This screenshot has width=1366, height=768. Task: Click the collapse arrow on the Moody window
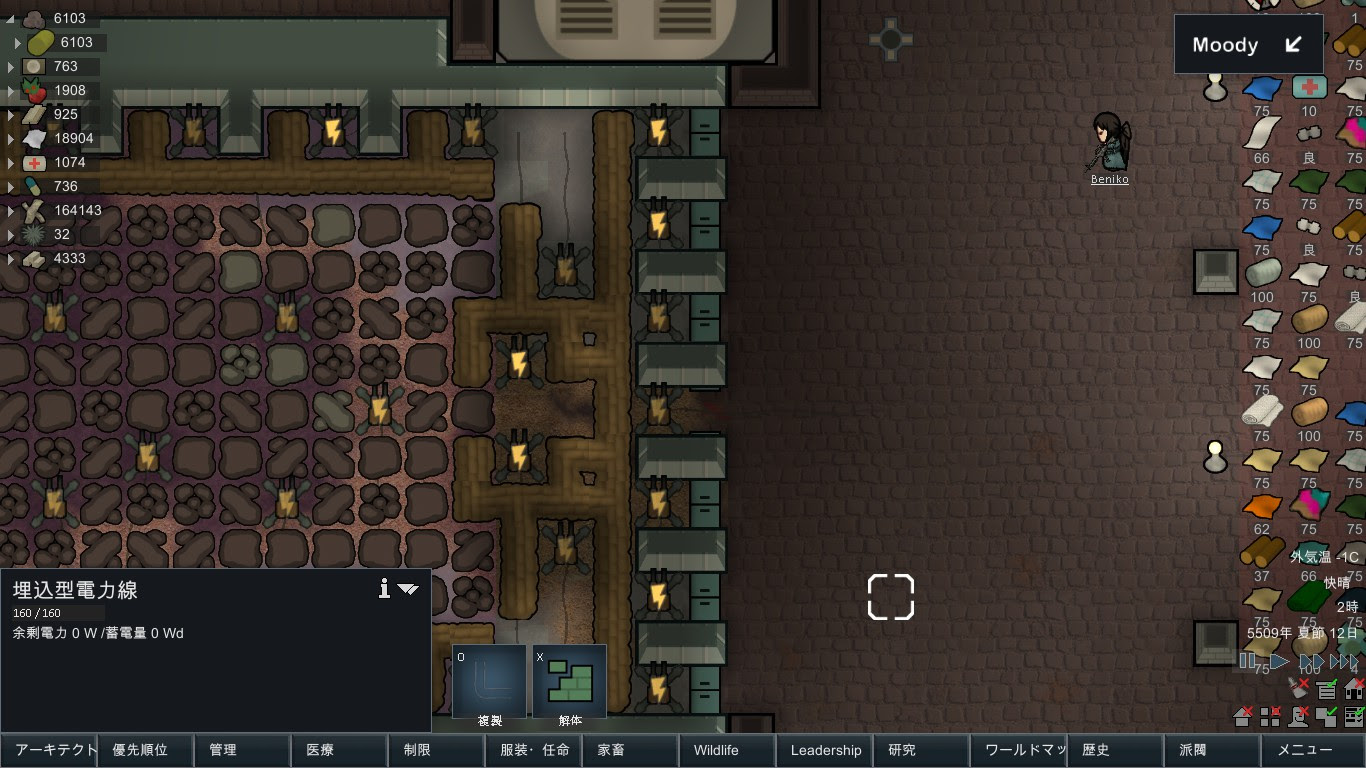[x=1293, y=44]
